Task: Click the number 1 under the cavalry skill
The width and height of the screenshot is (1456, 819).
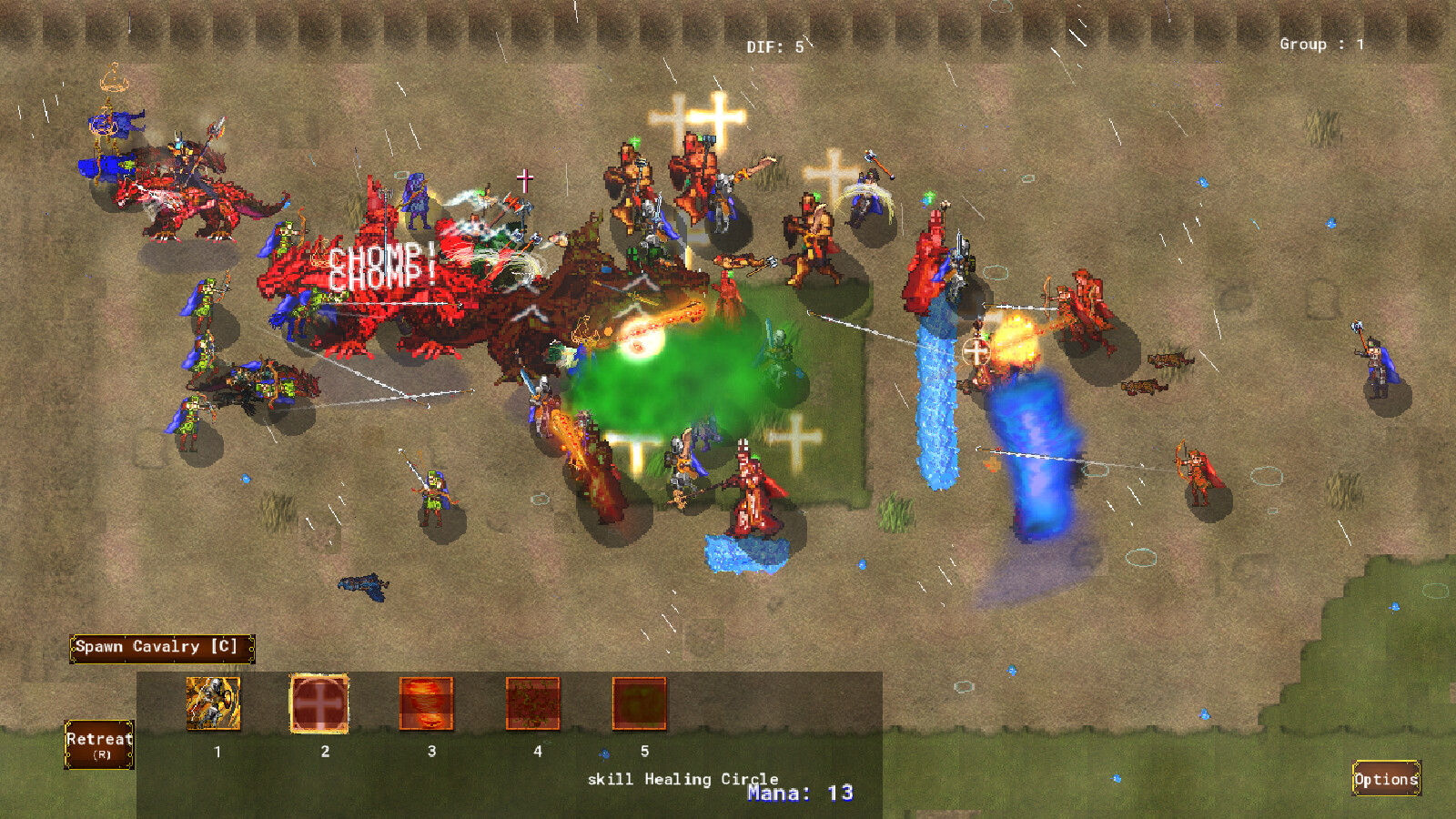Action: 217,752
